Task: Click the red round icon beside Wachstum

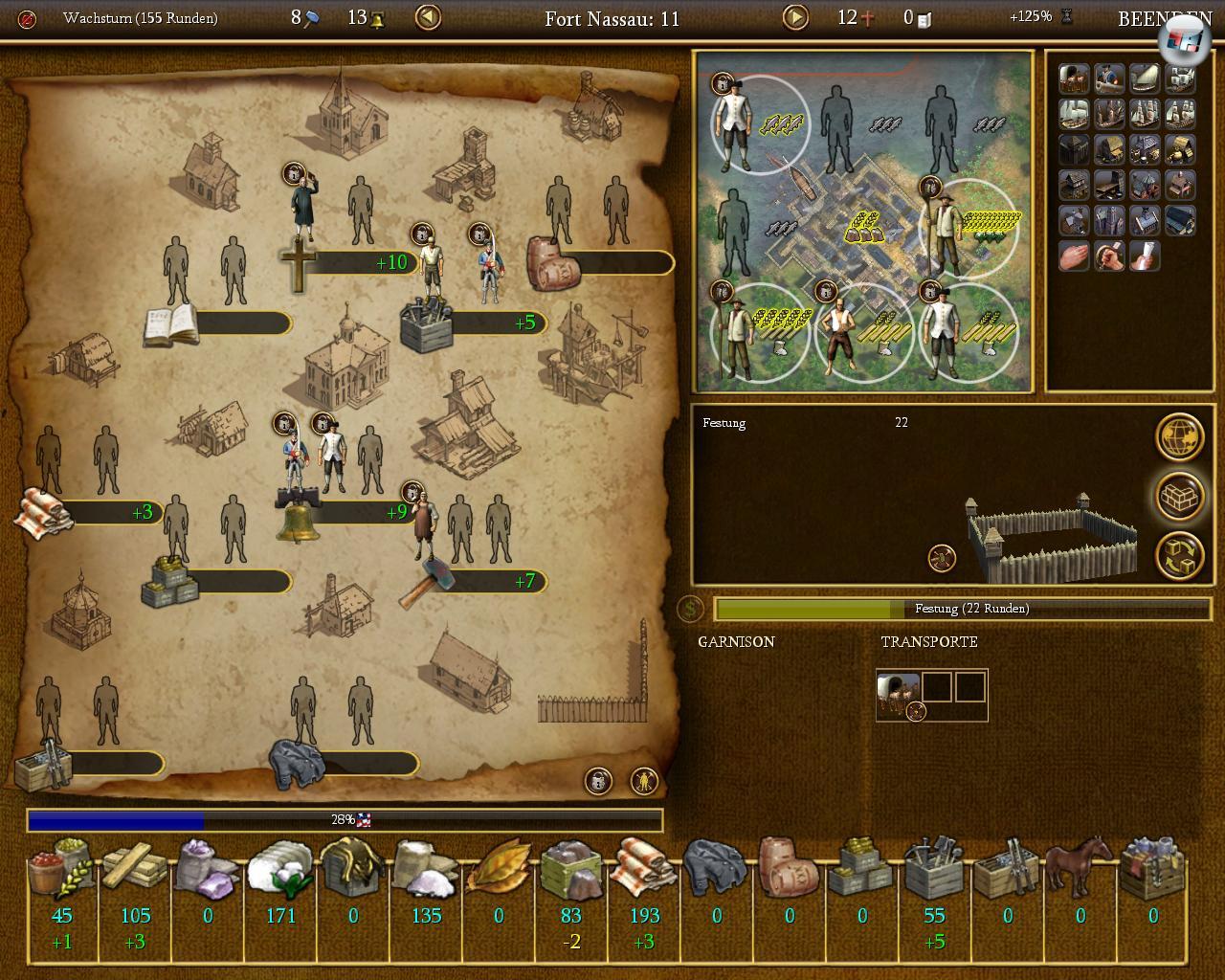Action: click(27, 18)
